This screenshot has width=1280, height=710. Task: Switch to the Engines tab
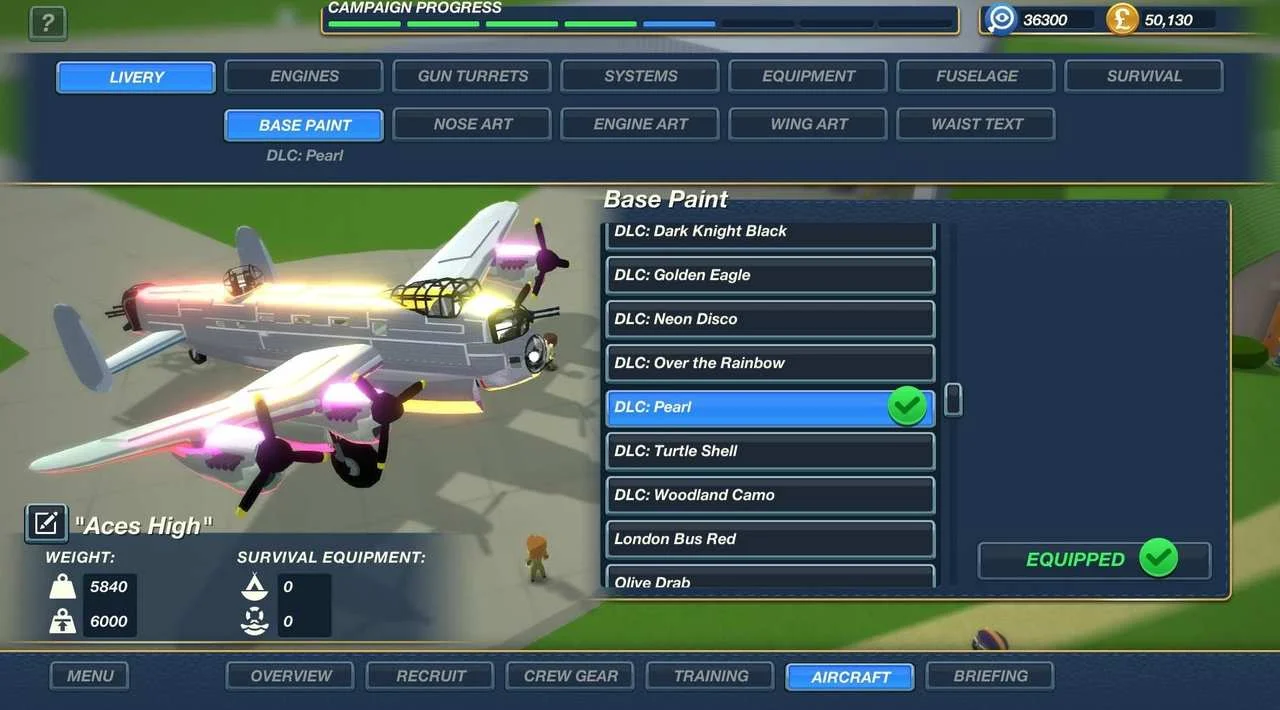coord(304,76)
